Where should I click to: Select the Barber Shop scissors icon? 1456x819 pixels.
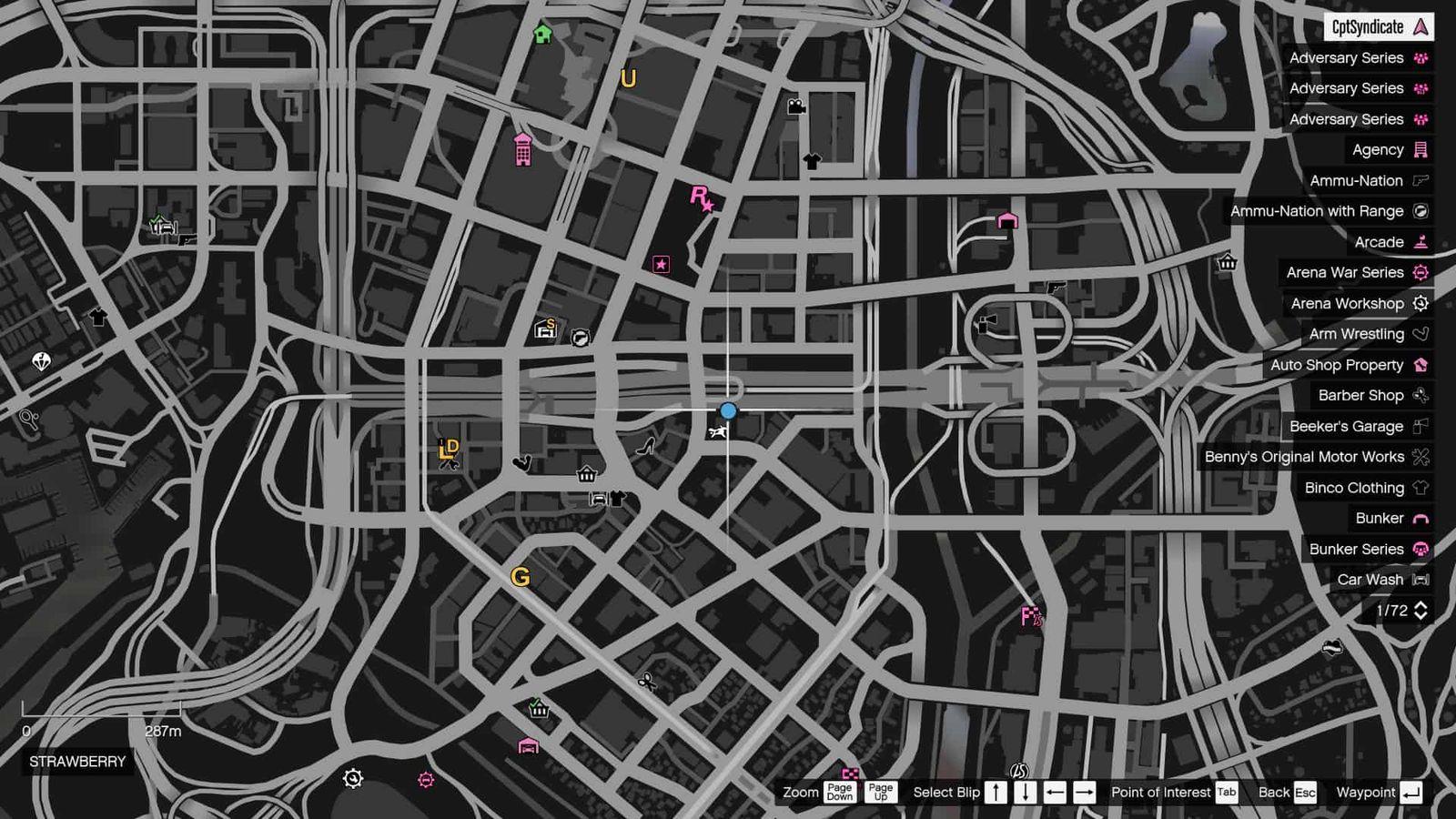click(x=1420, y=395)
